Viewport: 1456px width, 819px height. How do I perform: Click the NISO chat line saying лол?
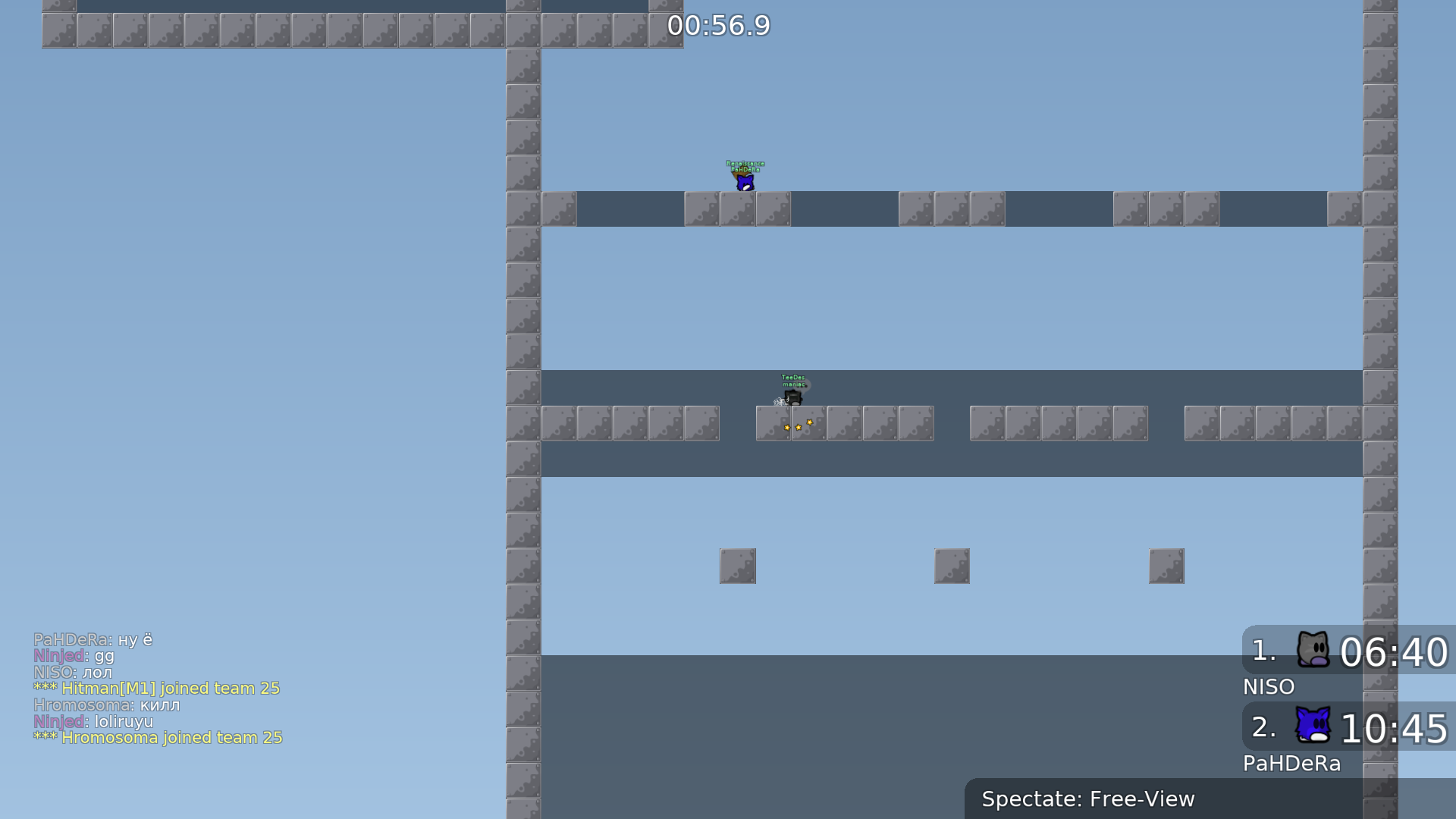coord(73,672)
